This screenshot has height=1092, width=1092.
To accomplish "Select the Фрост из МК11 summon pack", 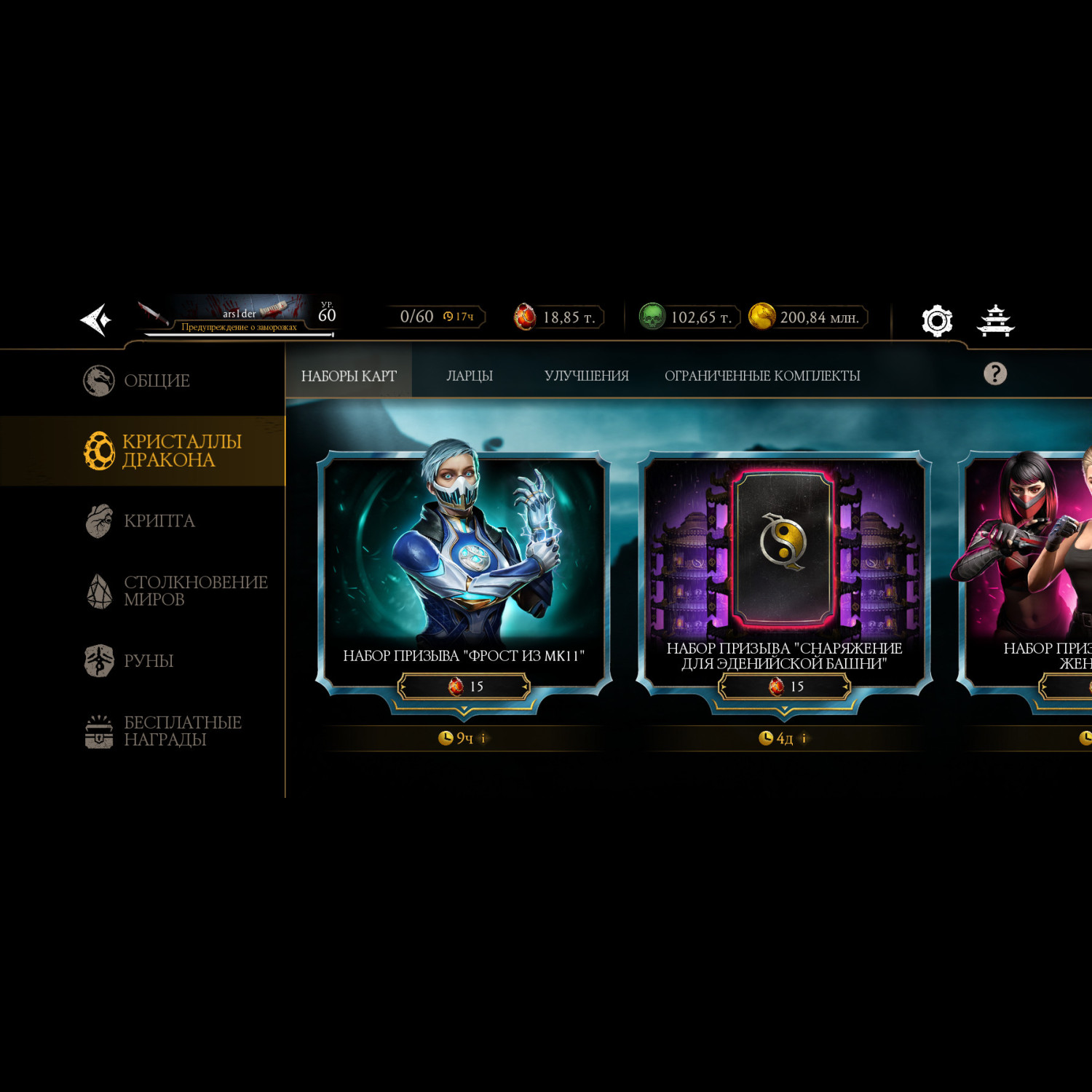I will tap(464, 553).
